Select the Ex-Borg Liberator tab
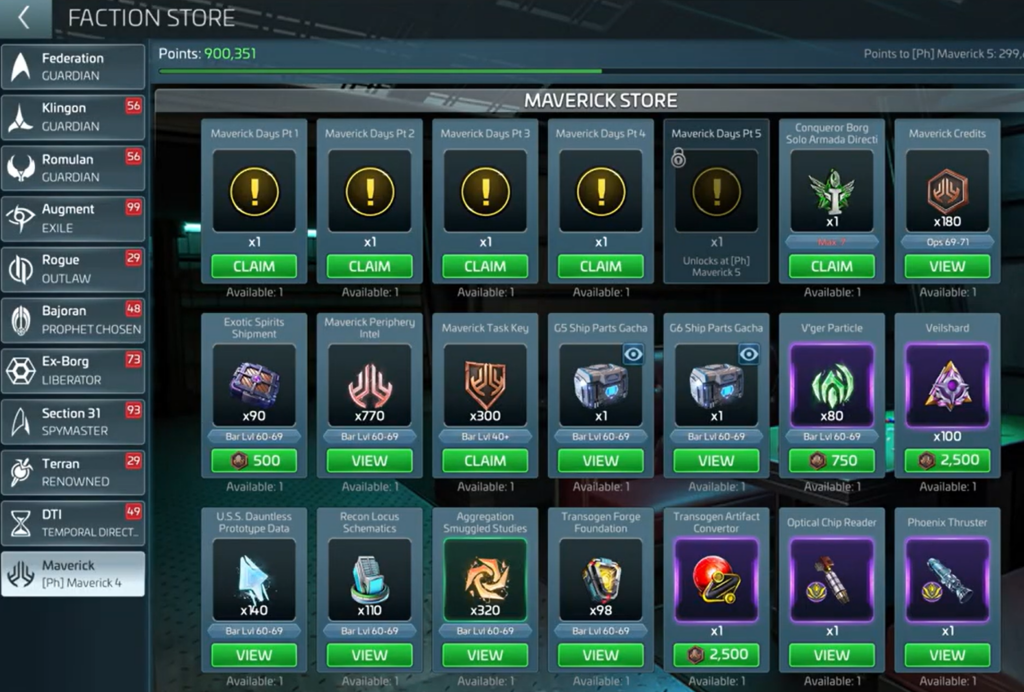This screenshot has width=1024, height=692. 73,370
